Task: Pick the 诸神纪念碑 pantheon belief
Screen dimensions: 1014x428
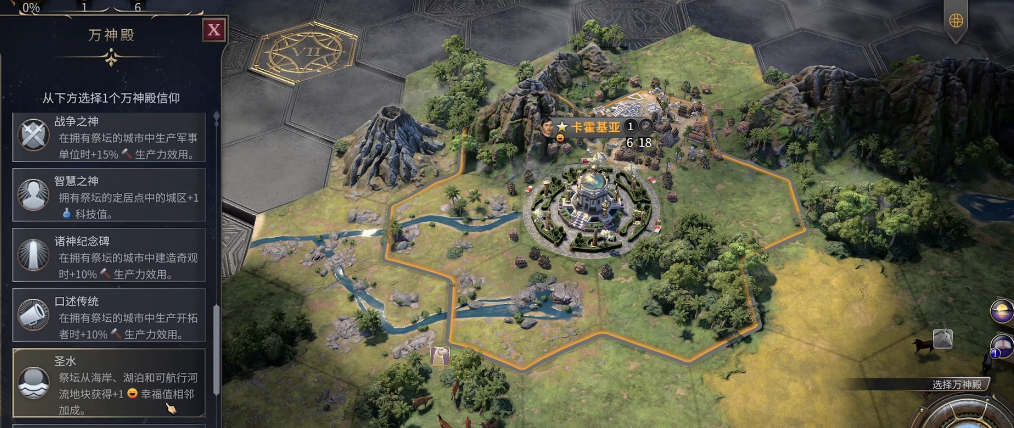Action: pyautogui.click(x=110, y=255)
